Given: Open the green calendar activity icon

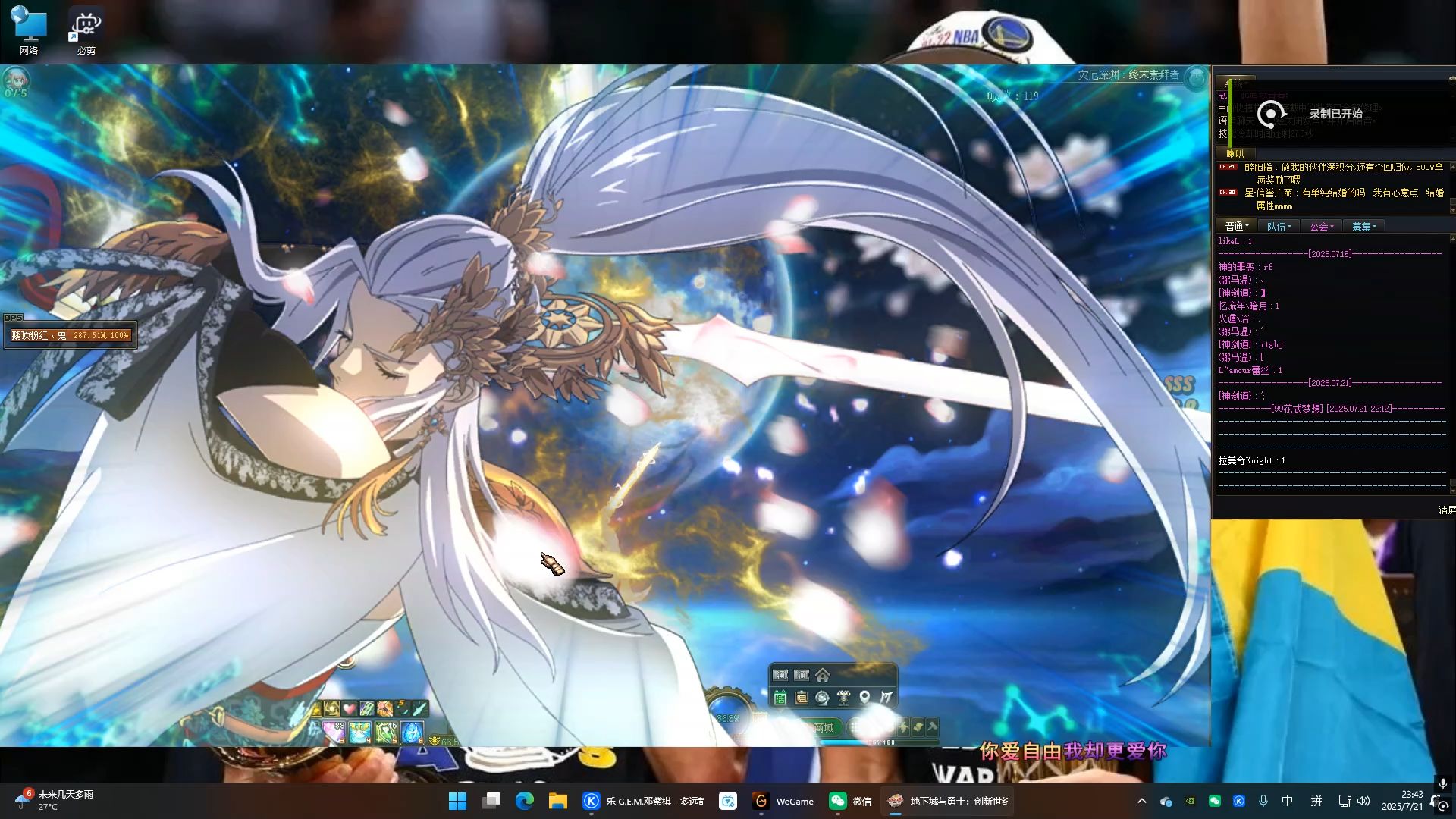Looking at the screenshot, I should (780, 697).
